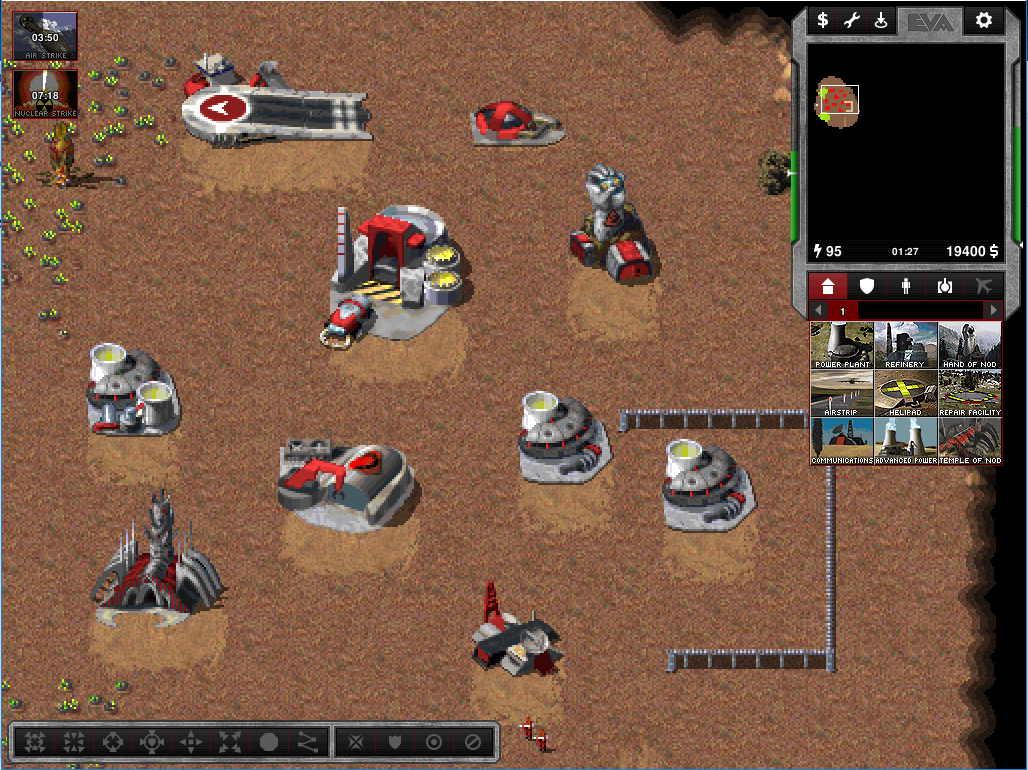Switch to the vehicles production tab
Screen dimensions: 1028x770
tap(945, 286)
